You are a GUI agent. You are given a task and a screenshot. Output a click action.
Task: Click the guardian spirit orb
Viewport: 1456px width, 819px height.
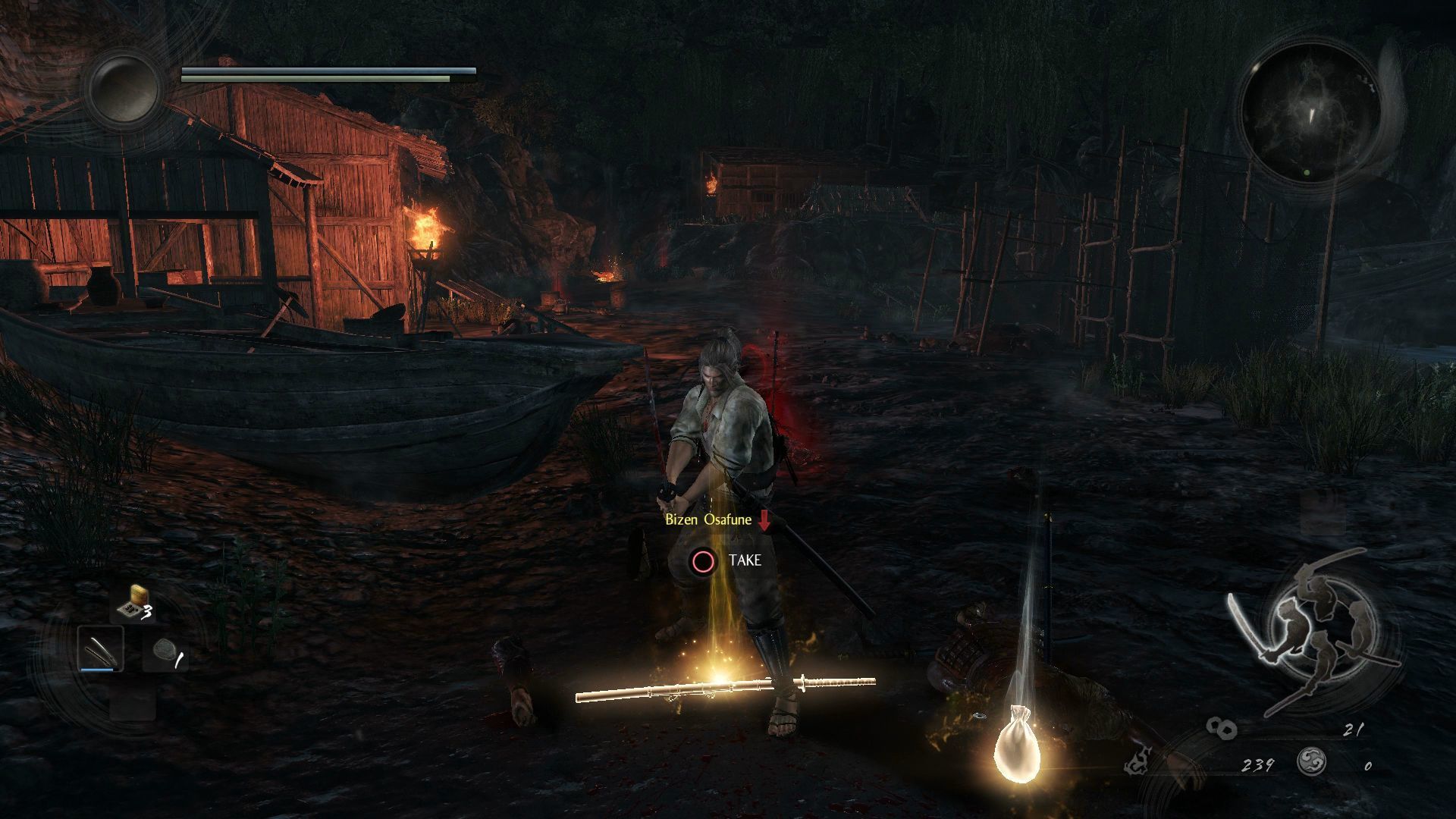(124, 88)
